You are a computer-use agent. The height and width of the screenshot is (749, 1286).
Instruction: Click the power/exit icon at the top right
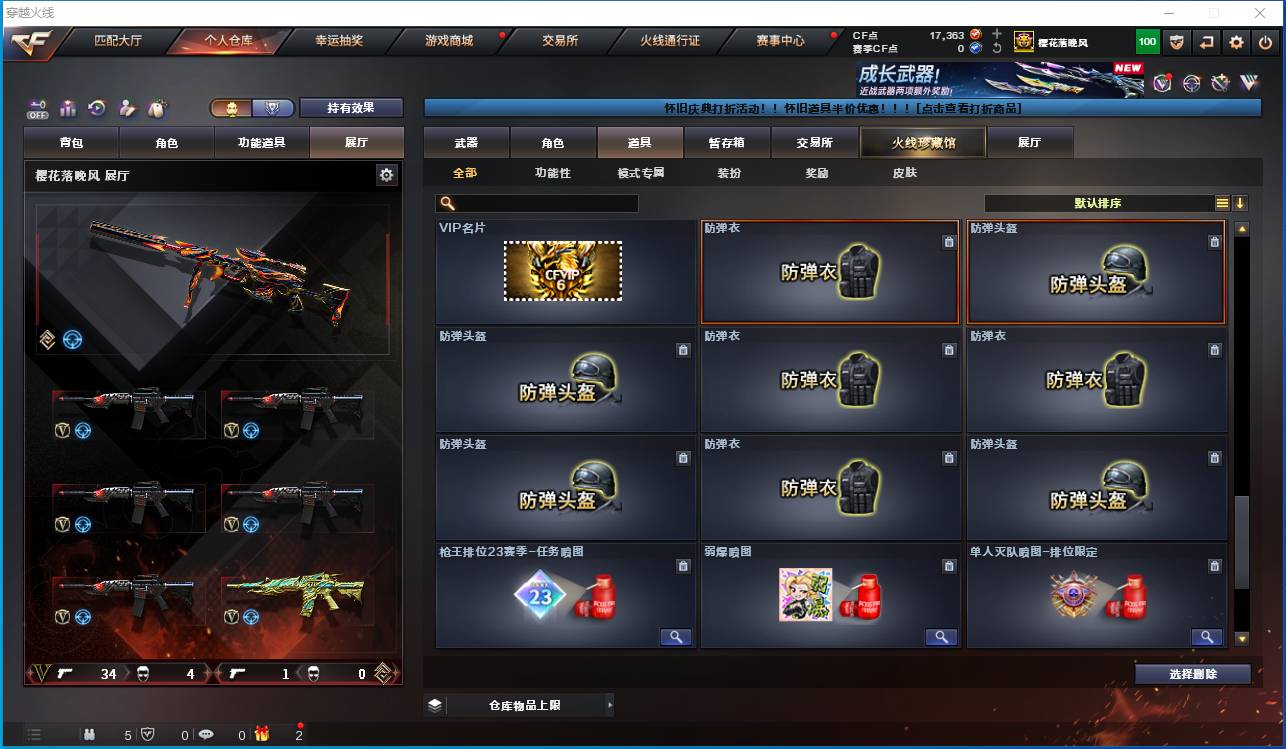(1266, 42)
